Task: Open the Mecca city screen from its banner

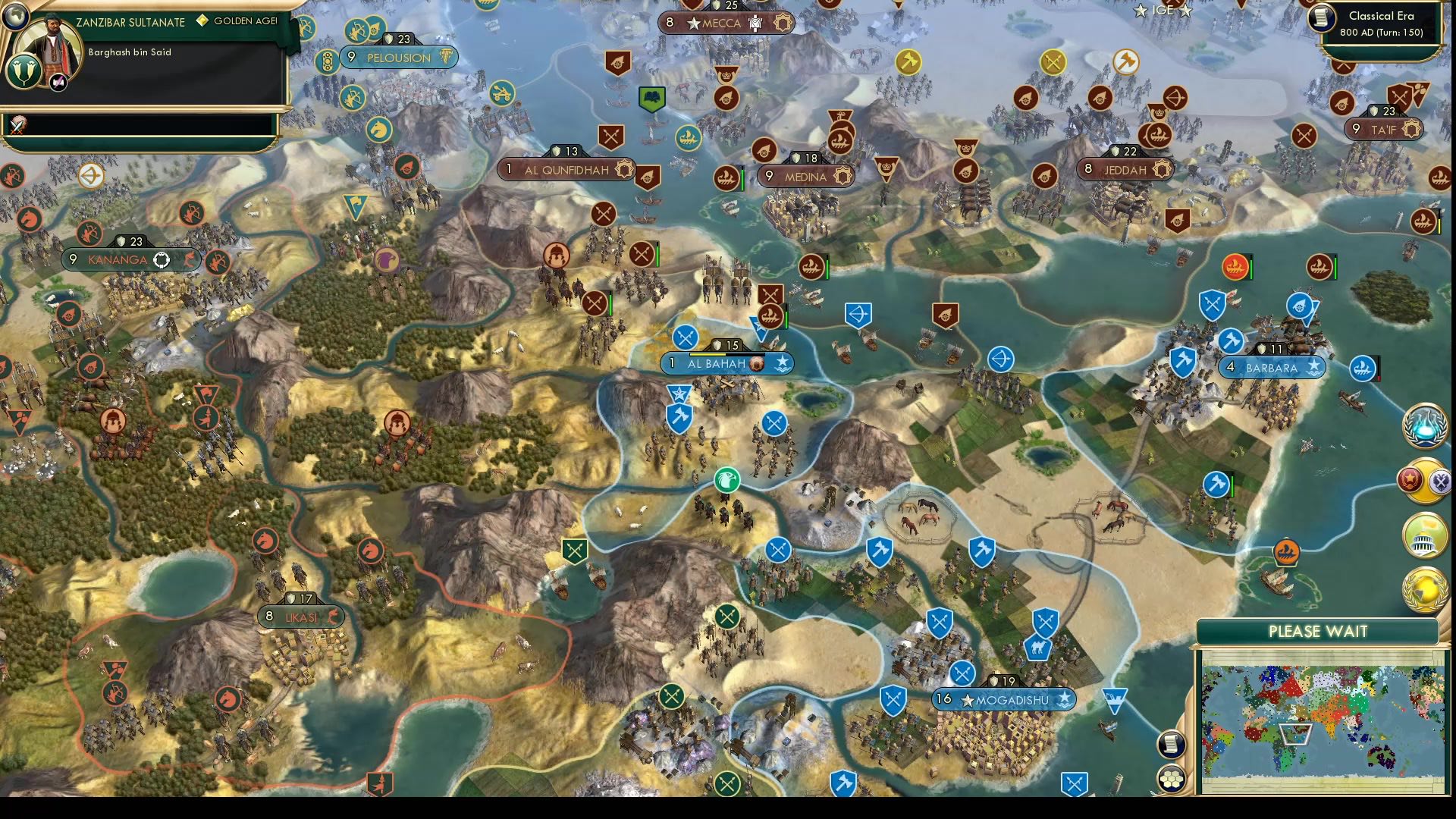Action: [x=725, y=24]
